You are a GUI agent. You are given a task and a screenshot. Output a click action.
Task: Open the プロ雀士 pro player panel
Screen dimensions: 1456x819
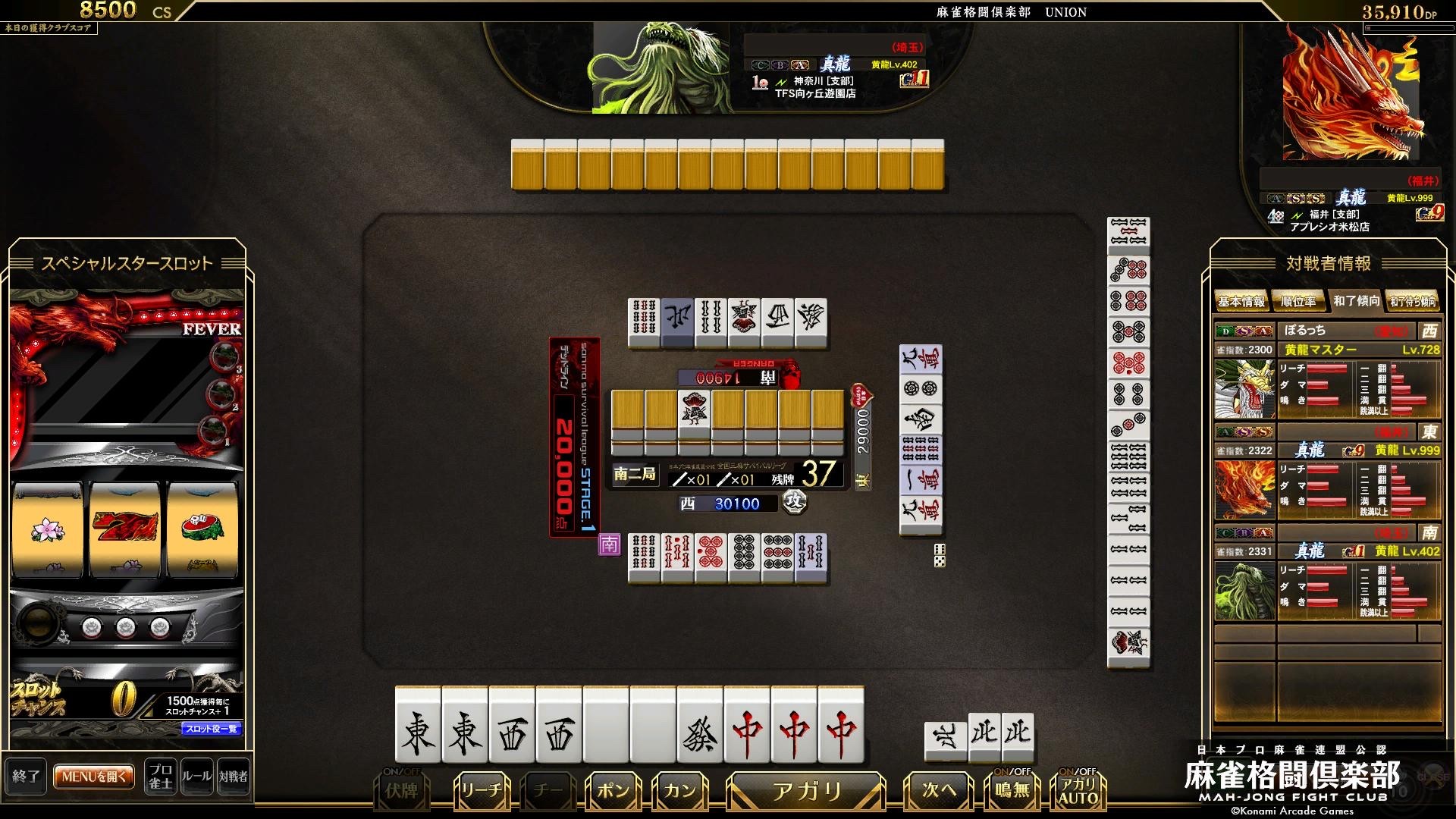pyautogui.click(x=160, y=777)
